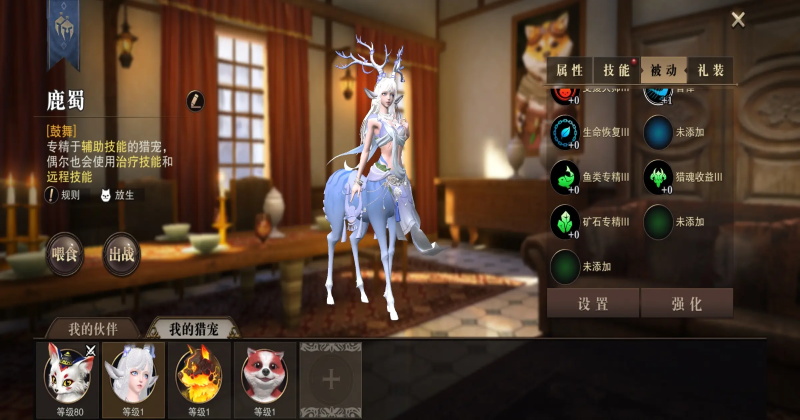Choose the flaming beast pet portrait
This screenshot has height=420, width=800.
tap(199, 374)
